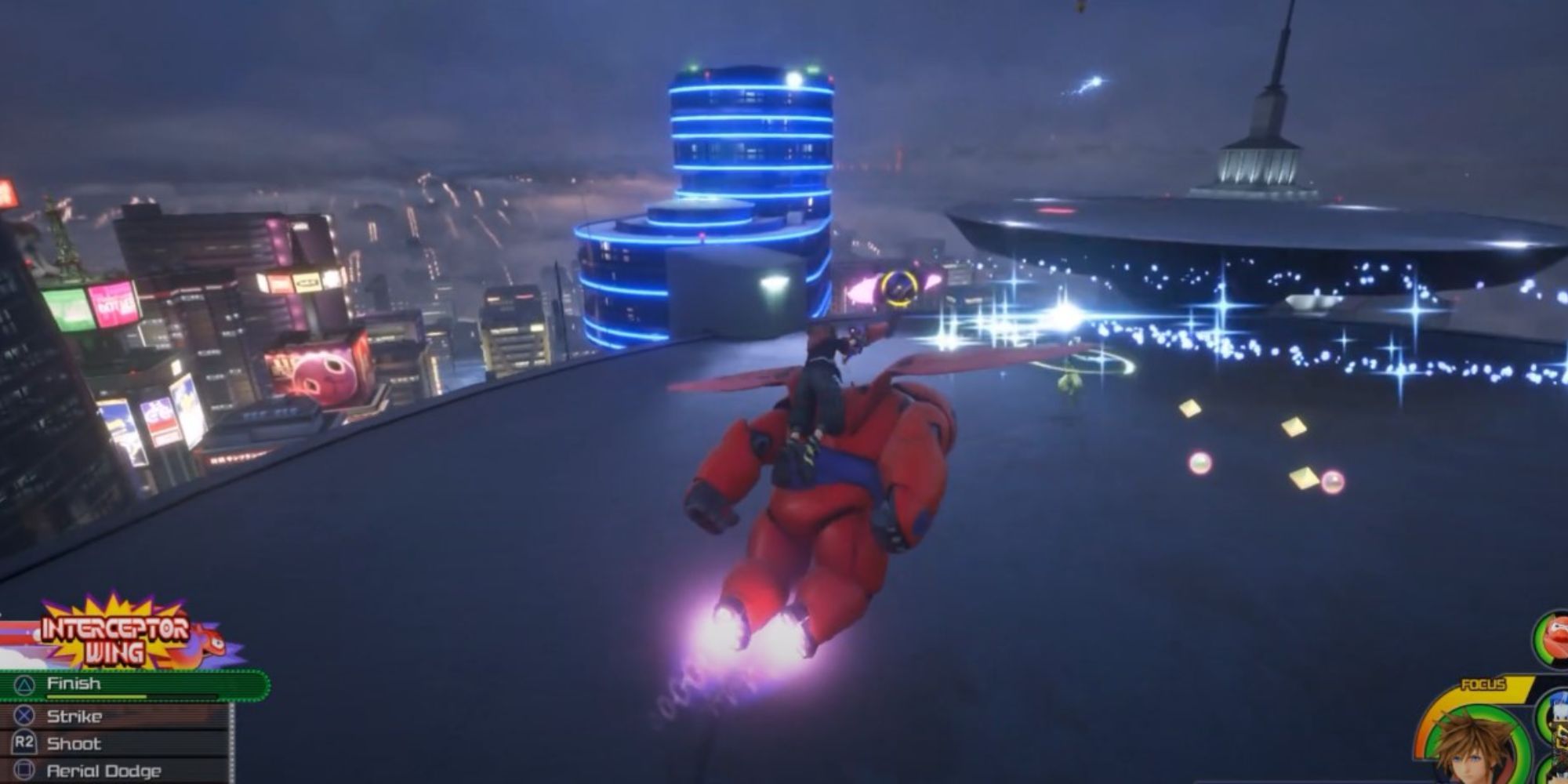
Task: Click the Square button icon beside Aerial Dodge
Action: [x=24, y=769]
